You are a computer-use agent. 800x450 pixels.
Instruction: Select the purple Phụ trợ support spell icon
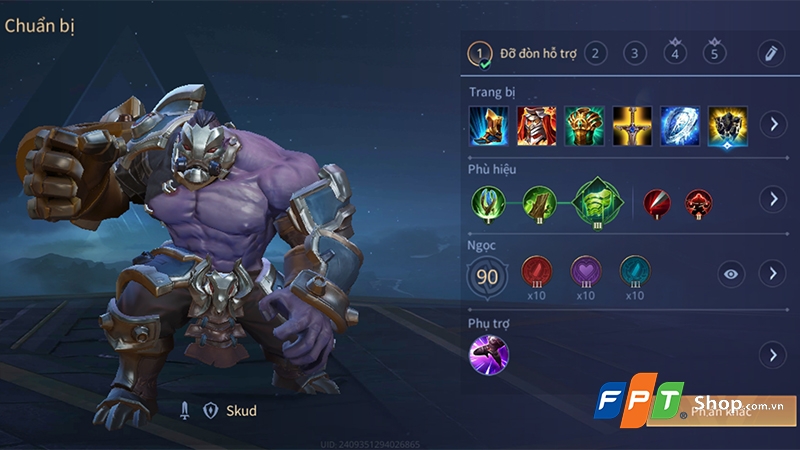click(x=489, y=355)
